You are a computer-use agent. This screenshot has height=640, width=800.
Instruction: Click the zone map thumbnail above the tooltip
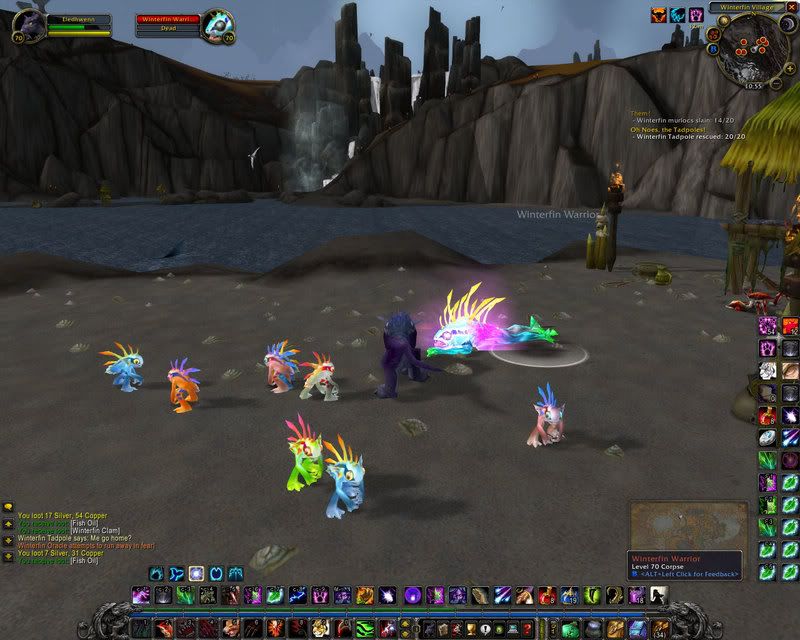pos(687,525)
